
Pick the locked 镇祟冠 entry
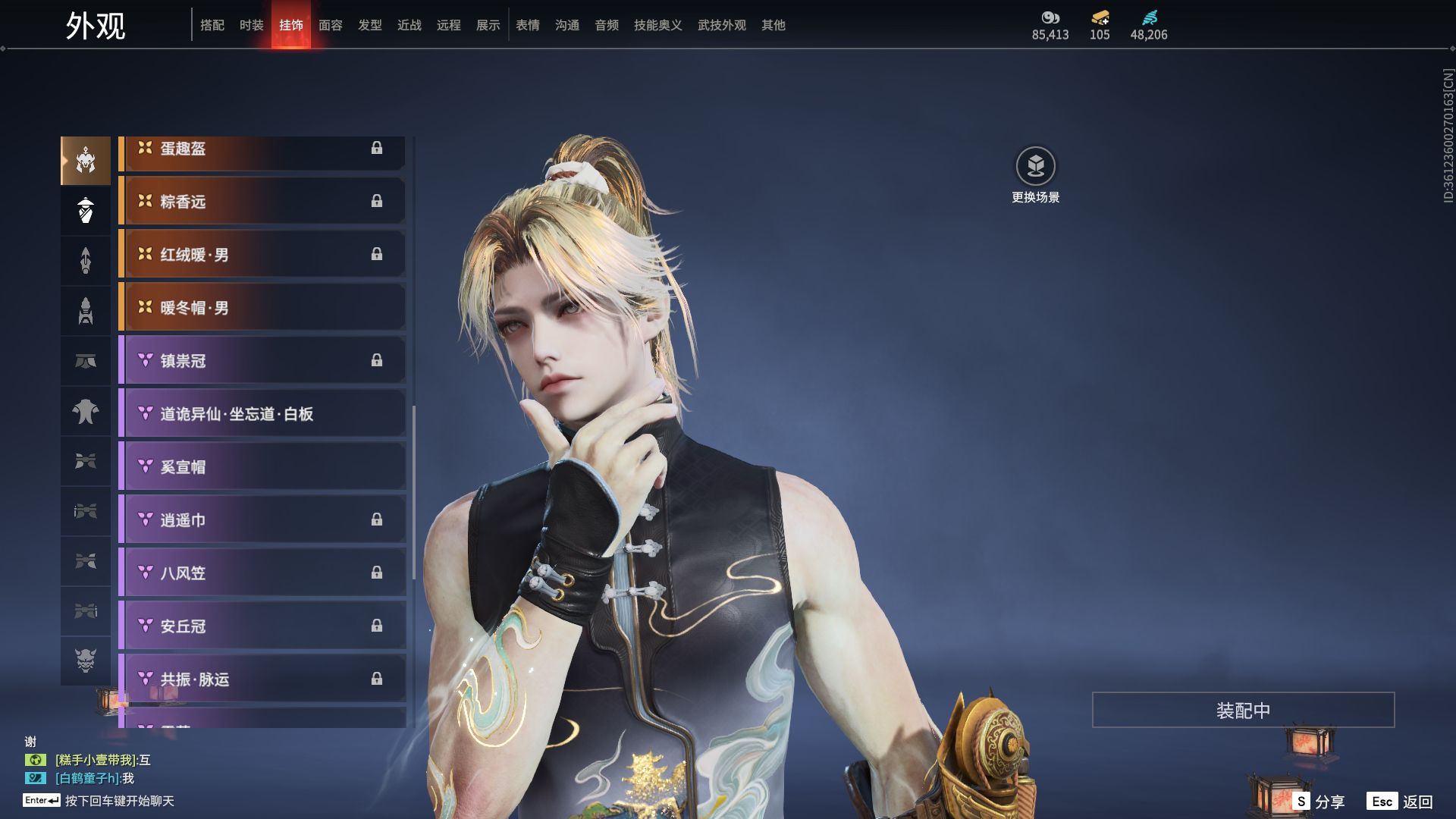coord(262,361)
